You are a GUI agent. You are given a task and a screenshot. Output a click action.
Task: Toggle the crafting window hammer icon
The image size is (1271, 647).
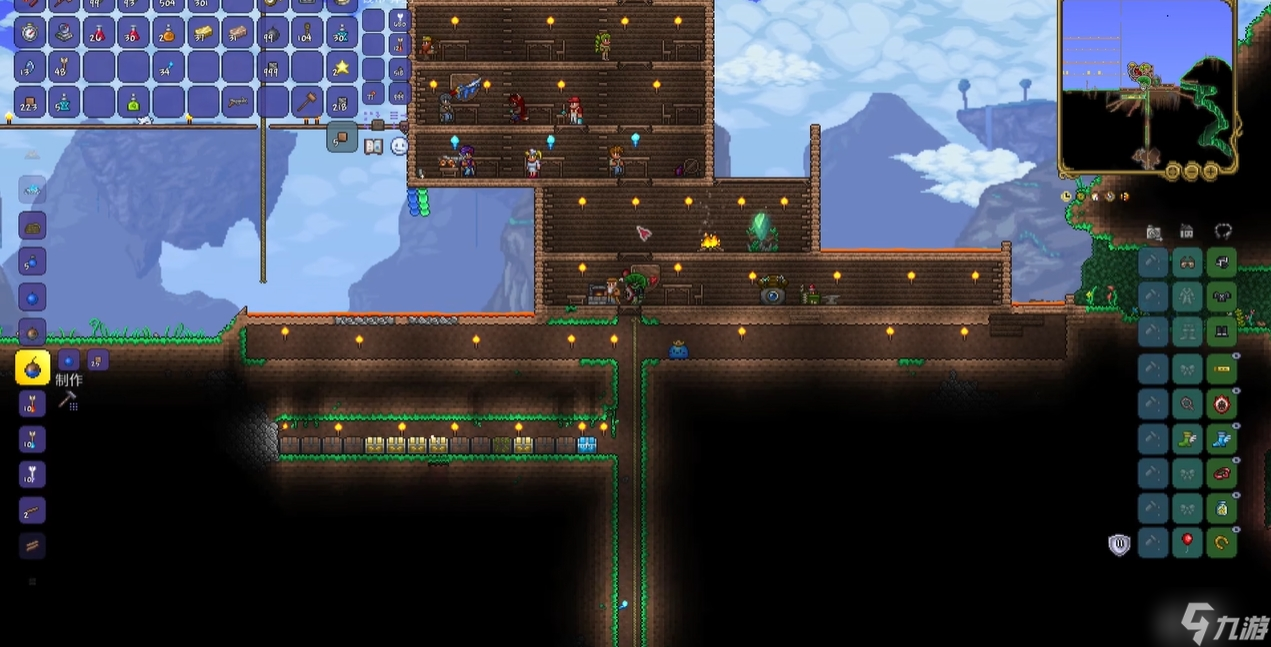[x=68, y=400]
